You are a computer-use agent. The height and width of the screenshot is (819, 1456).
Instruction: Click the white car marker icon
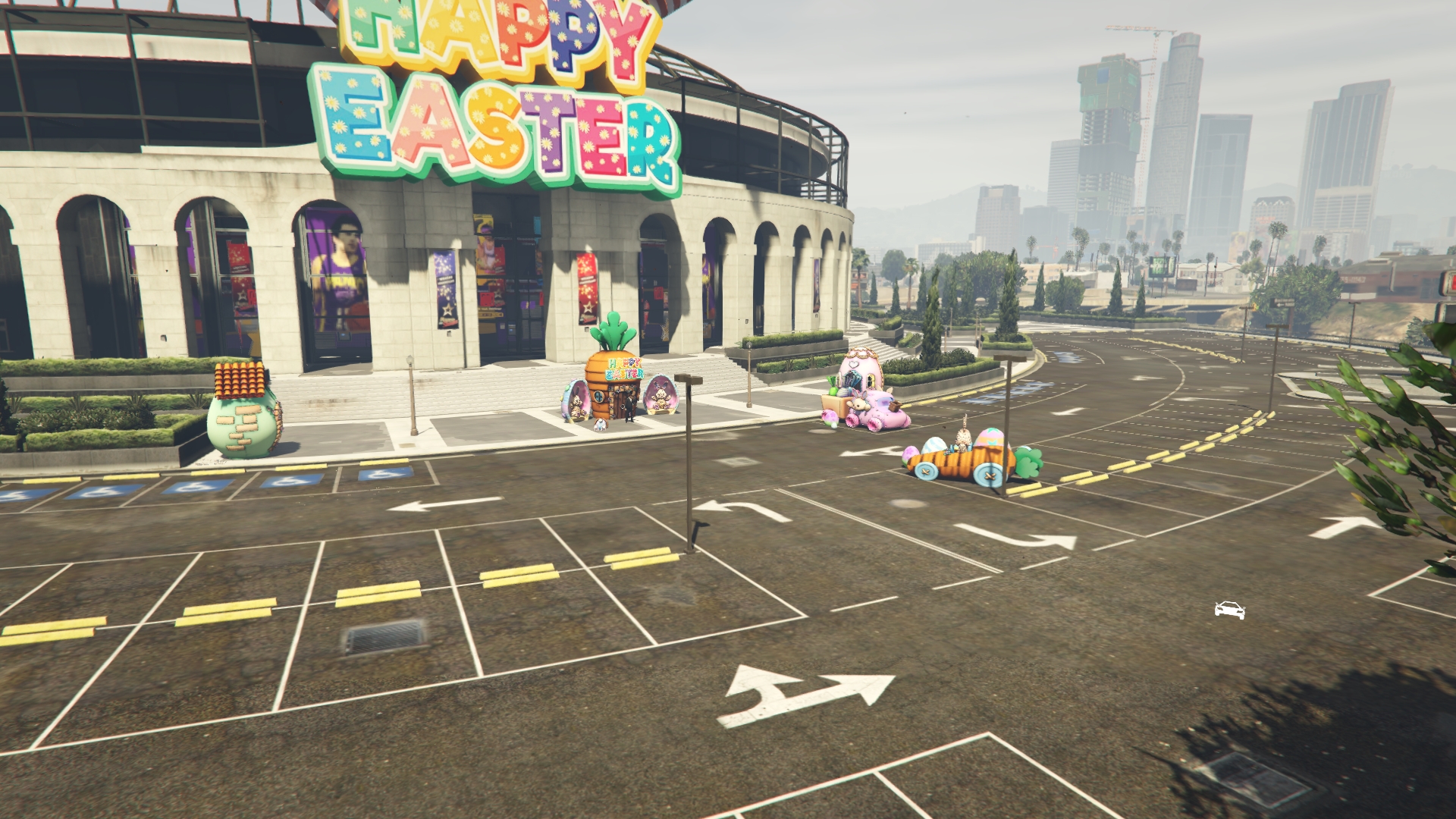[1229, 610]
